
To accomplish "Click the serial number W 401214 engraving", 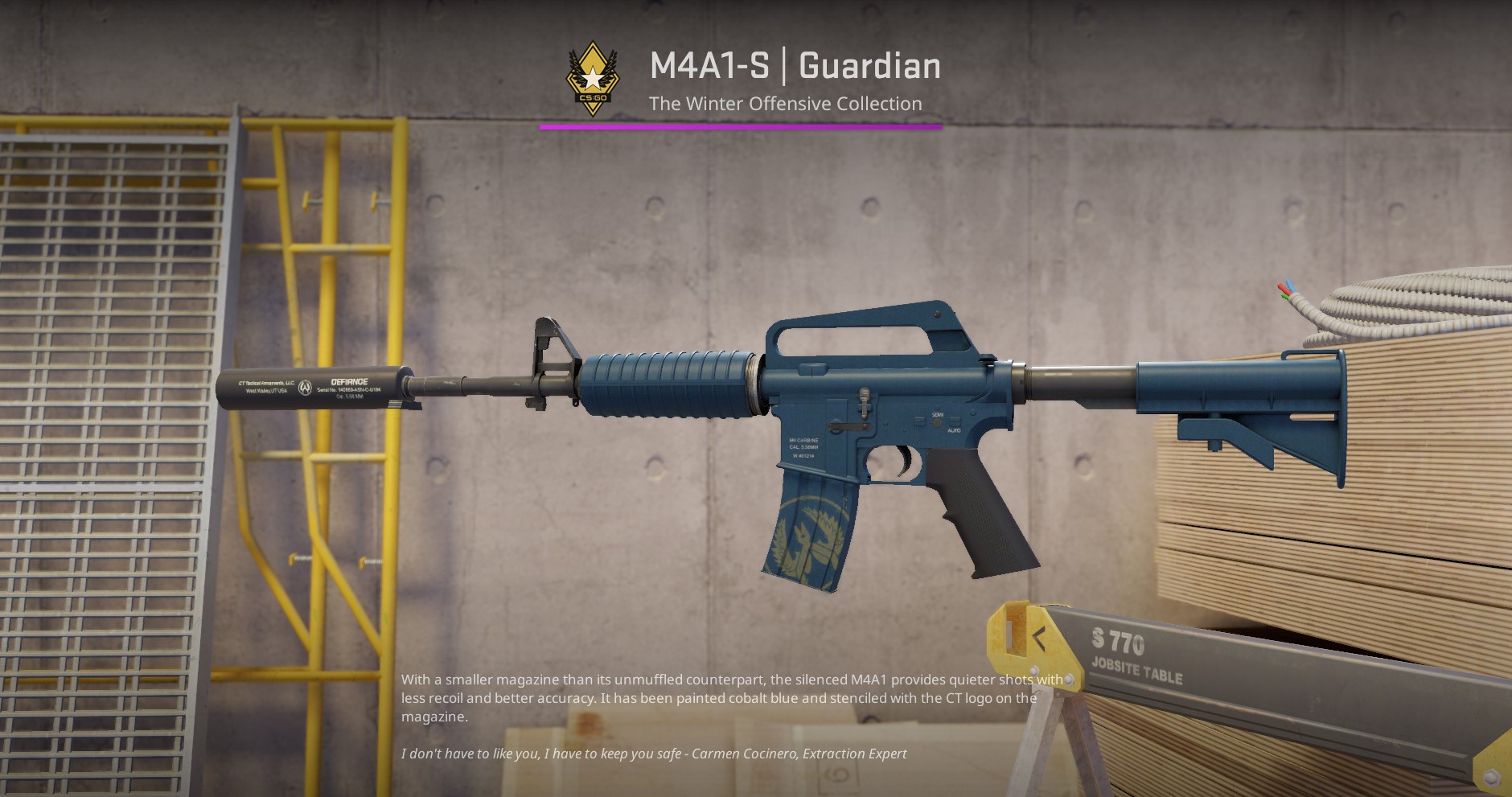I will tap(803, 456).
